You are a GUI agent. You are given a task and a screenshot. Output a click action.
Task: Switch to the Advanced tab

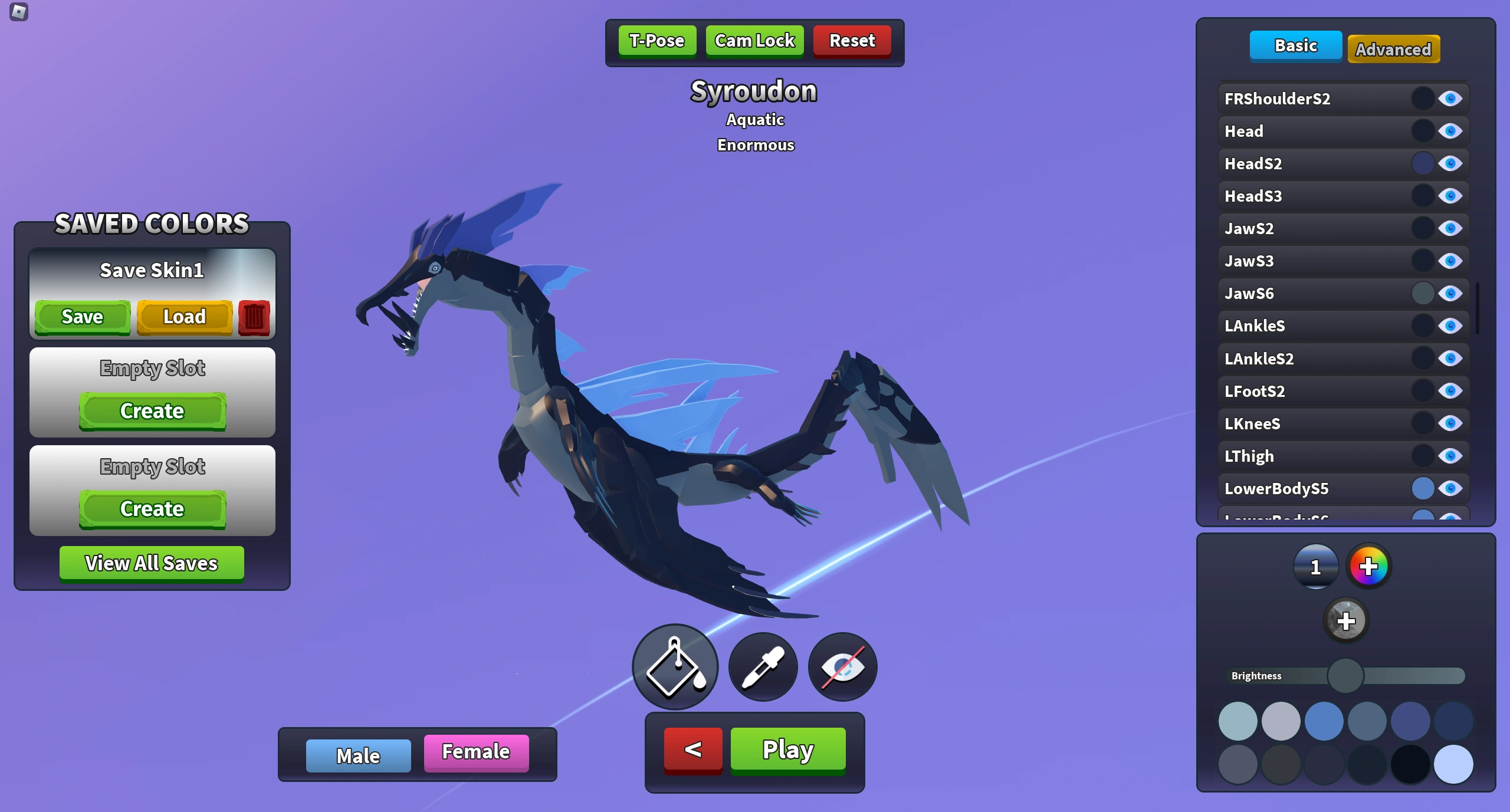pyautogui.click(x=1394, y=50)
